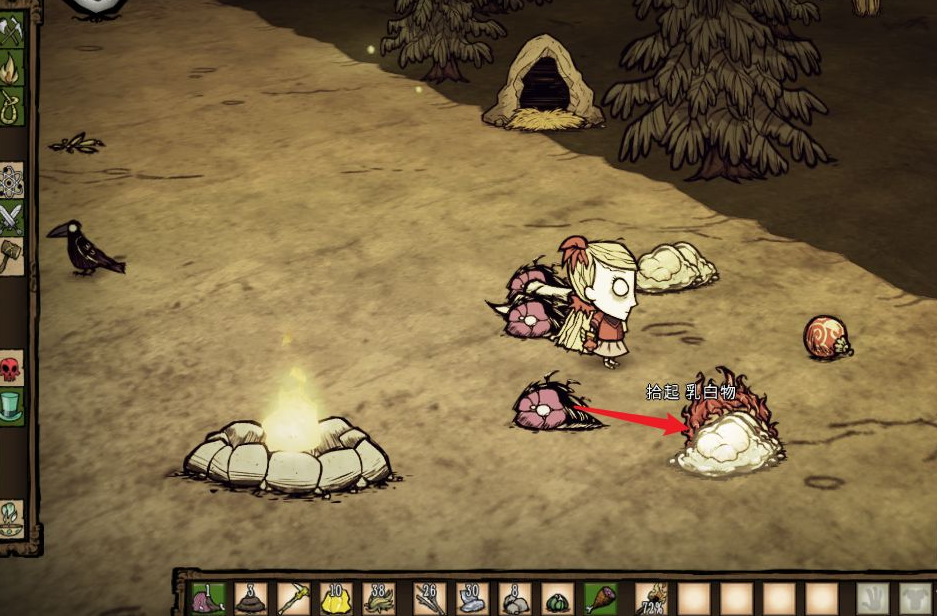Select the torch at 72% durability
The image size is (937, 616).
(x=653, y=599)
